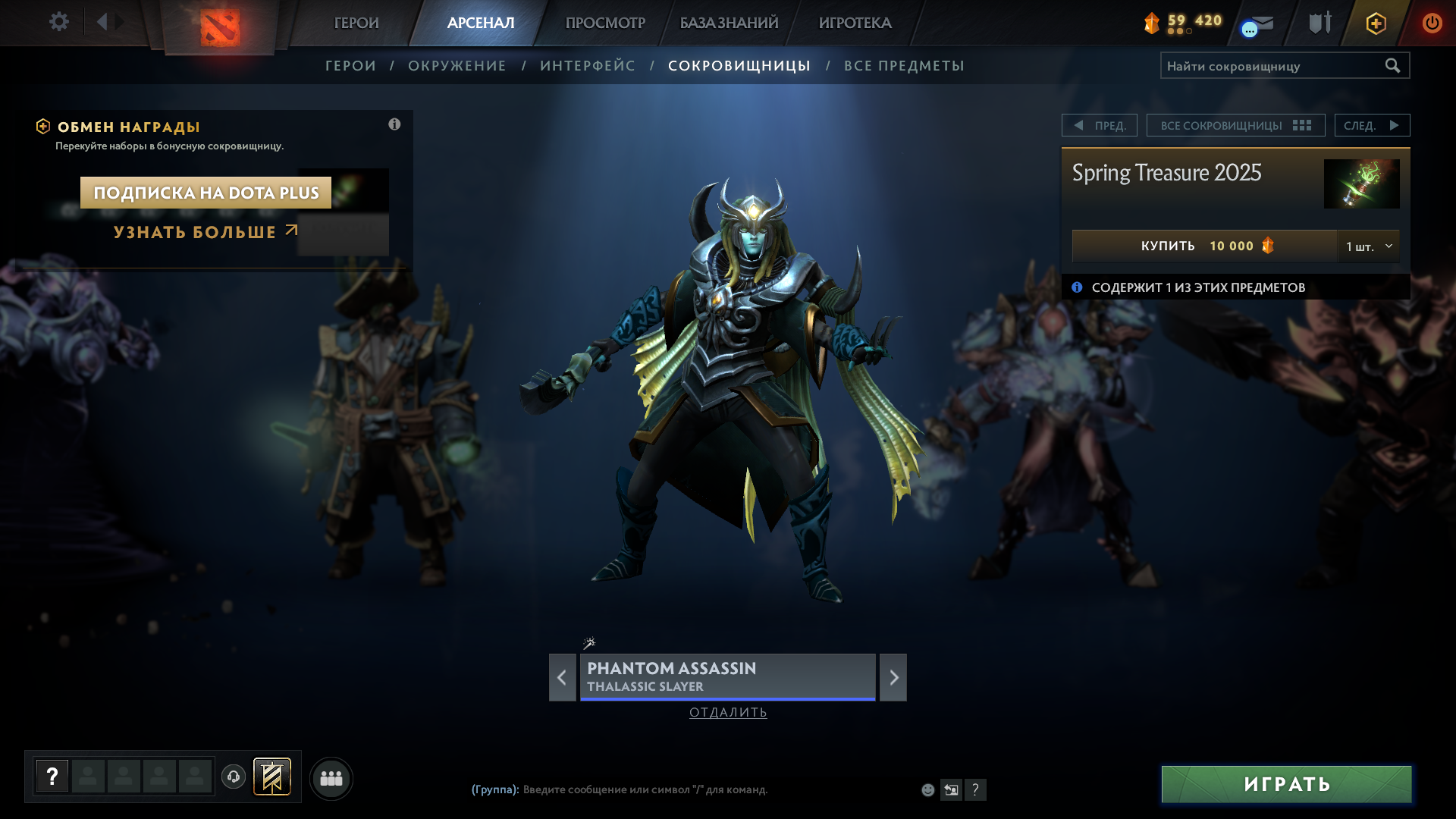
Task: Show next treasure item with right arrow
Action: click(893, 677)
